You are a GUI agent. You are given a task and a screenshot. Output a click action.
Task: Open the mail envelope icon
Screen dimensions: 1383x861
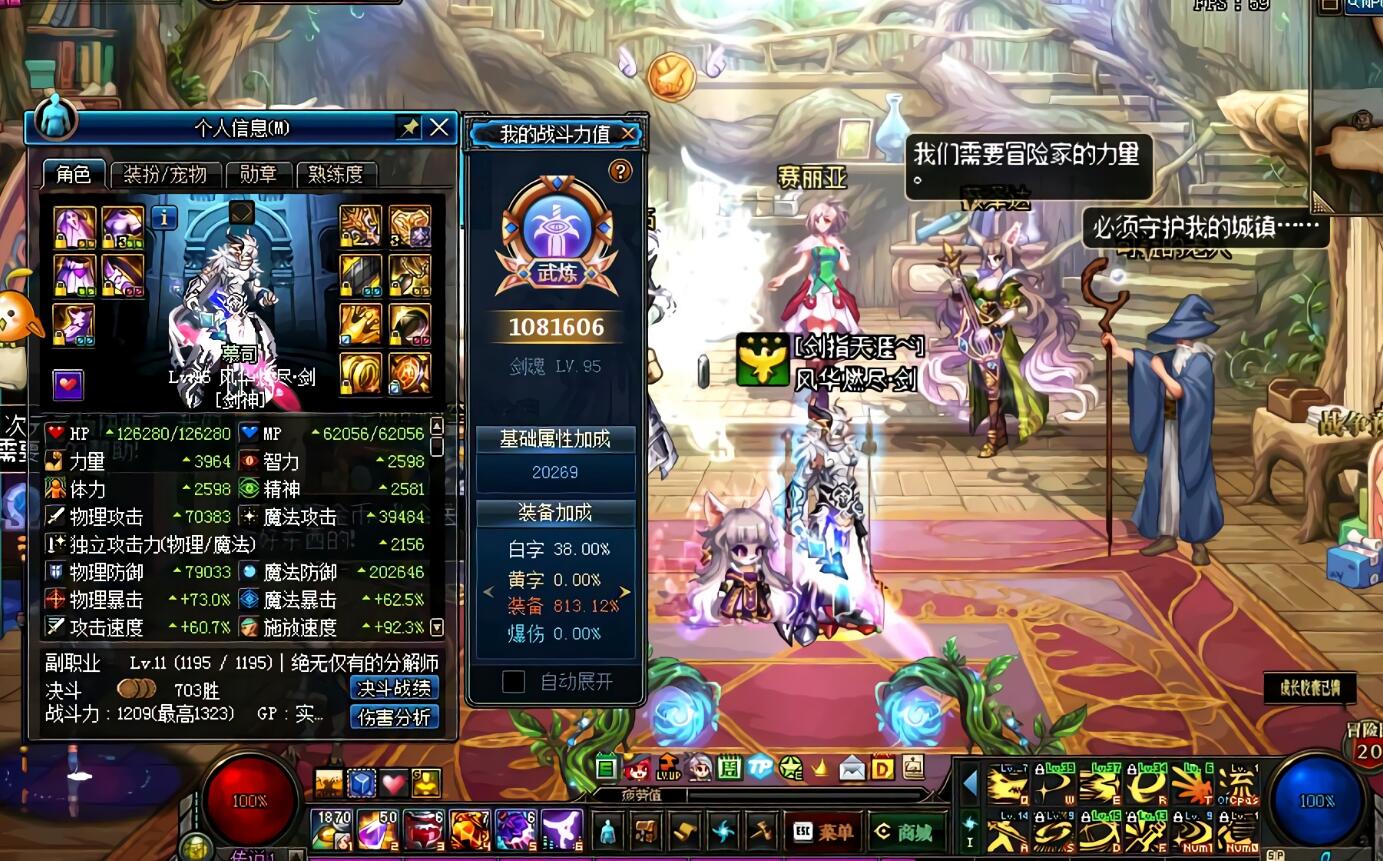pos(853,770)
